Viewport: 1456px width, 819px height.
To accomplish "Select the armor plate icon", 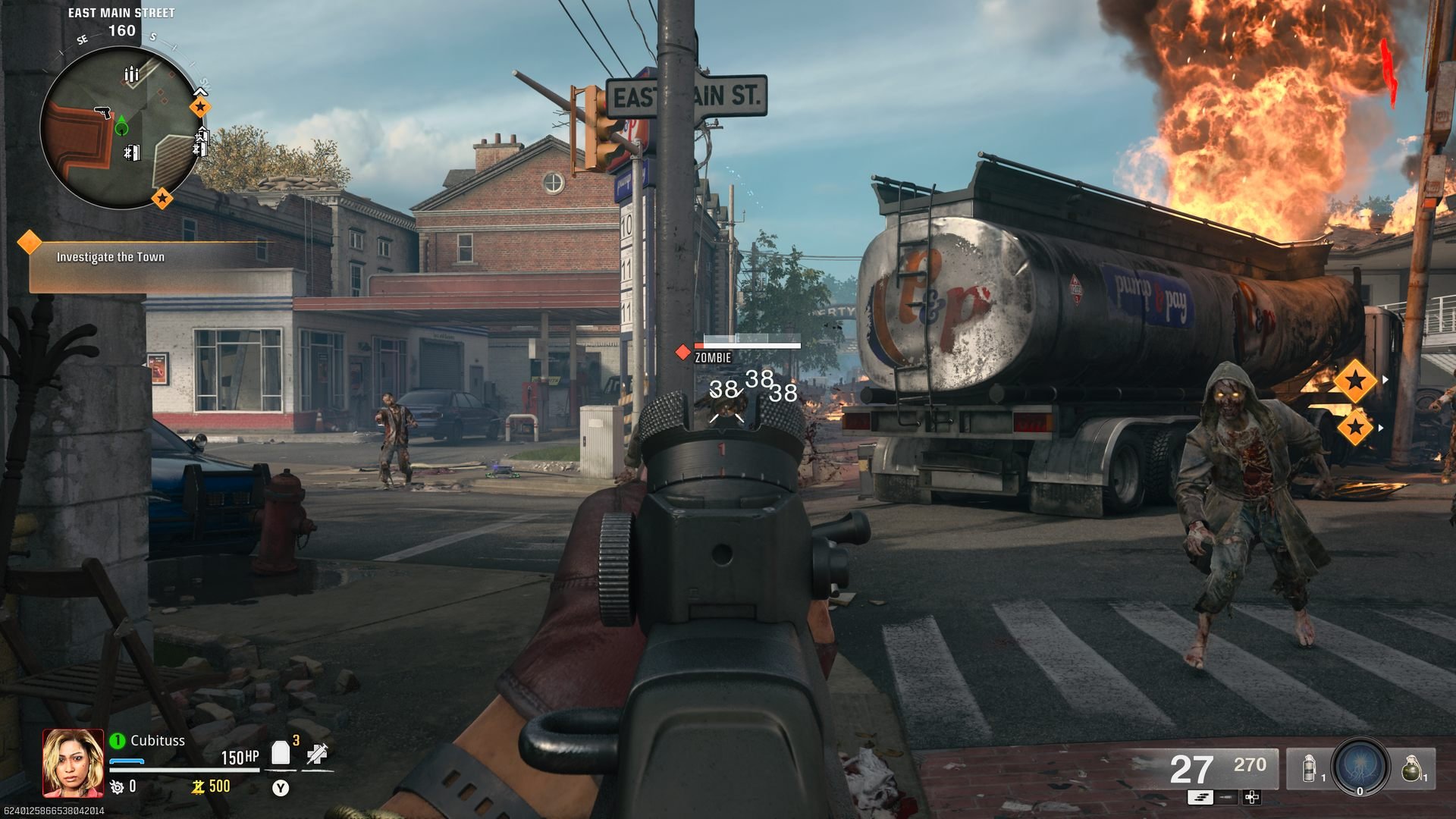I will 281,753.
